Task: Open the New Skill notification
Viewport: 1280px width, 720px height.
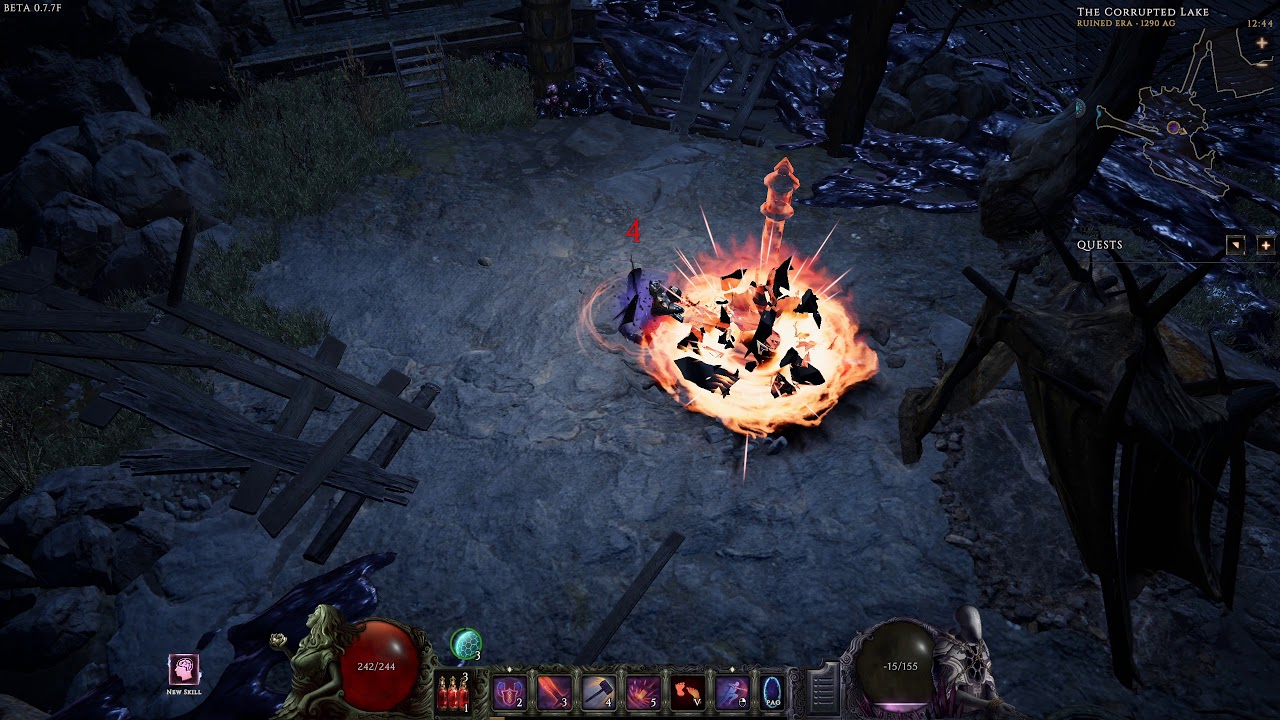Action: tap(184, 670)
